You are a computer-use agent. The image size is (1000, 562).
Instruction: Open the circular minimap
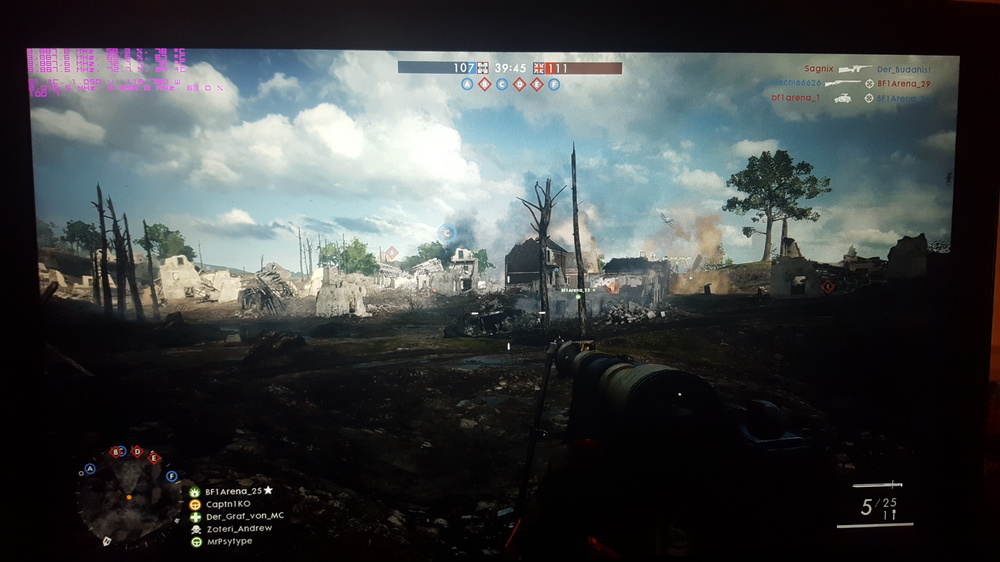pyautogui.click(x=129, y=499)
